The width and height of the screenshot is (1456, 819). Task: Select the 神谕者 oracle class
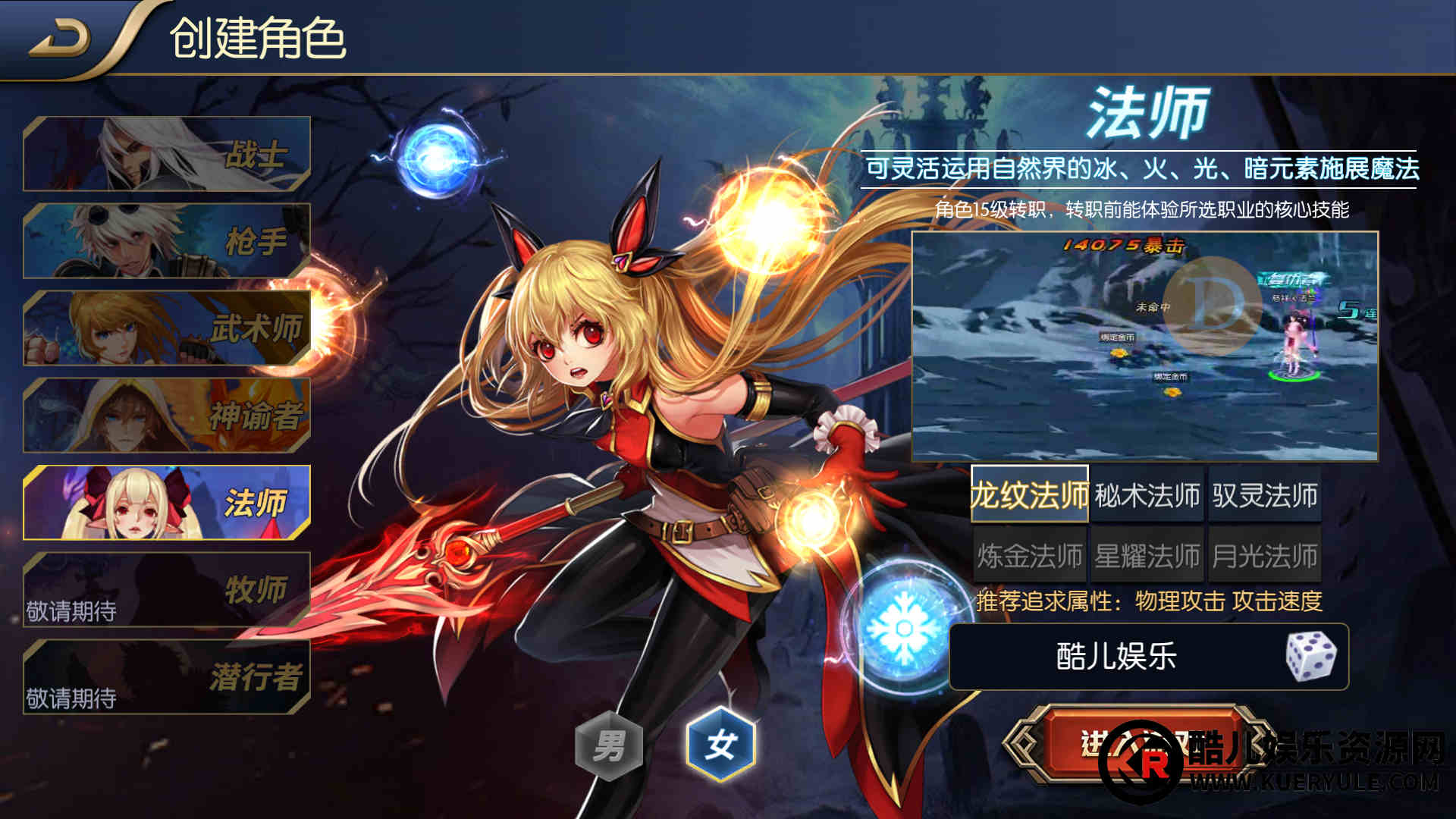tap(167, 416)
